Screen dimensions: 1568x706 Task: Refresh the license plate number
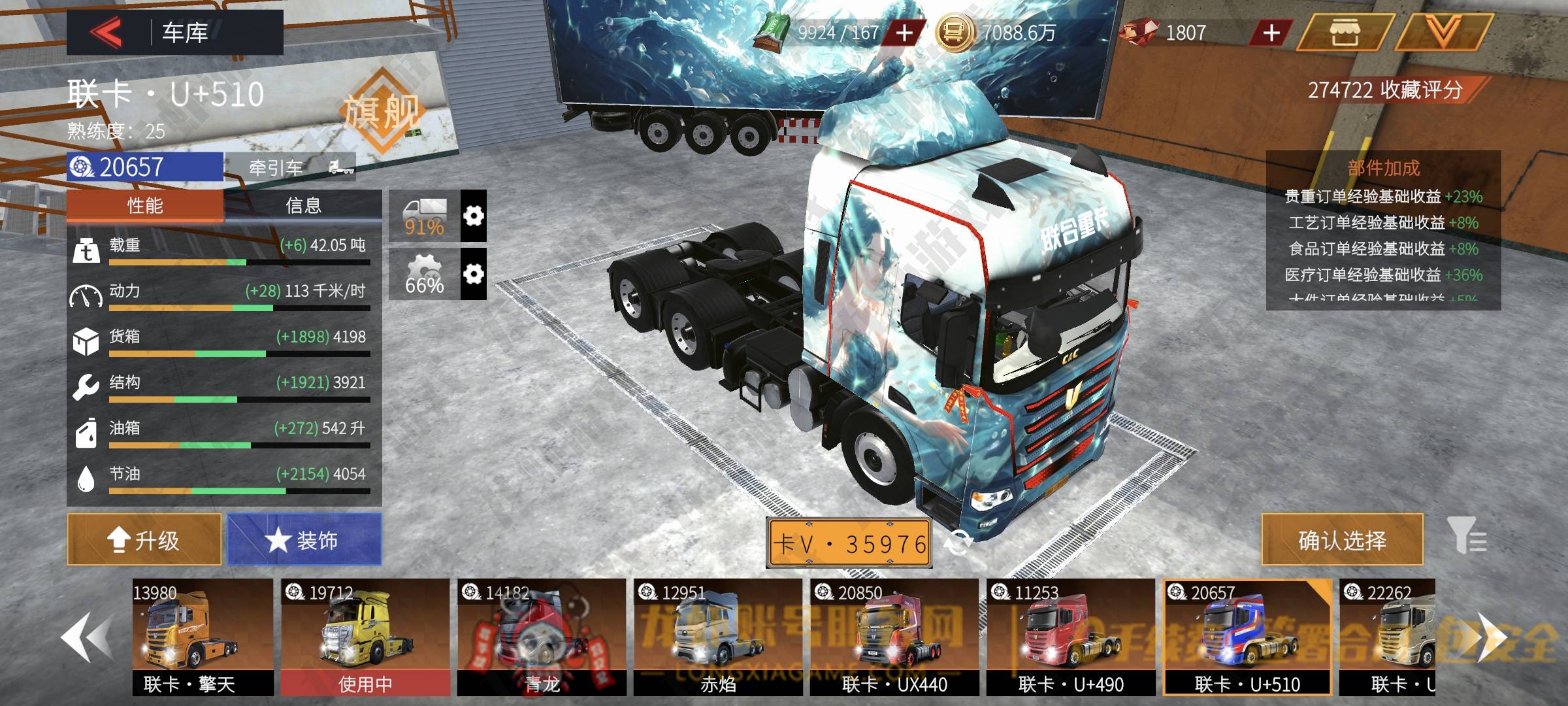coord(958,543)
